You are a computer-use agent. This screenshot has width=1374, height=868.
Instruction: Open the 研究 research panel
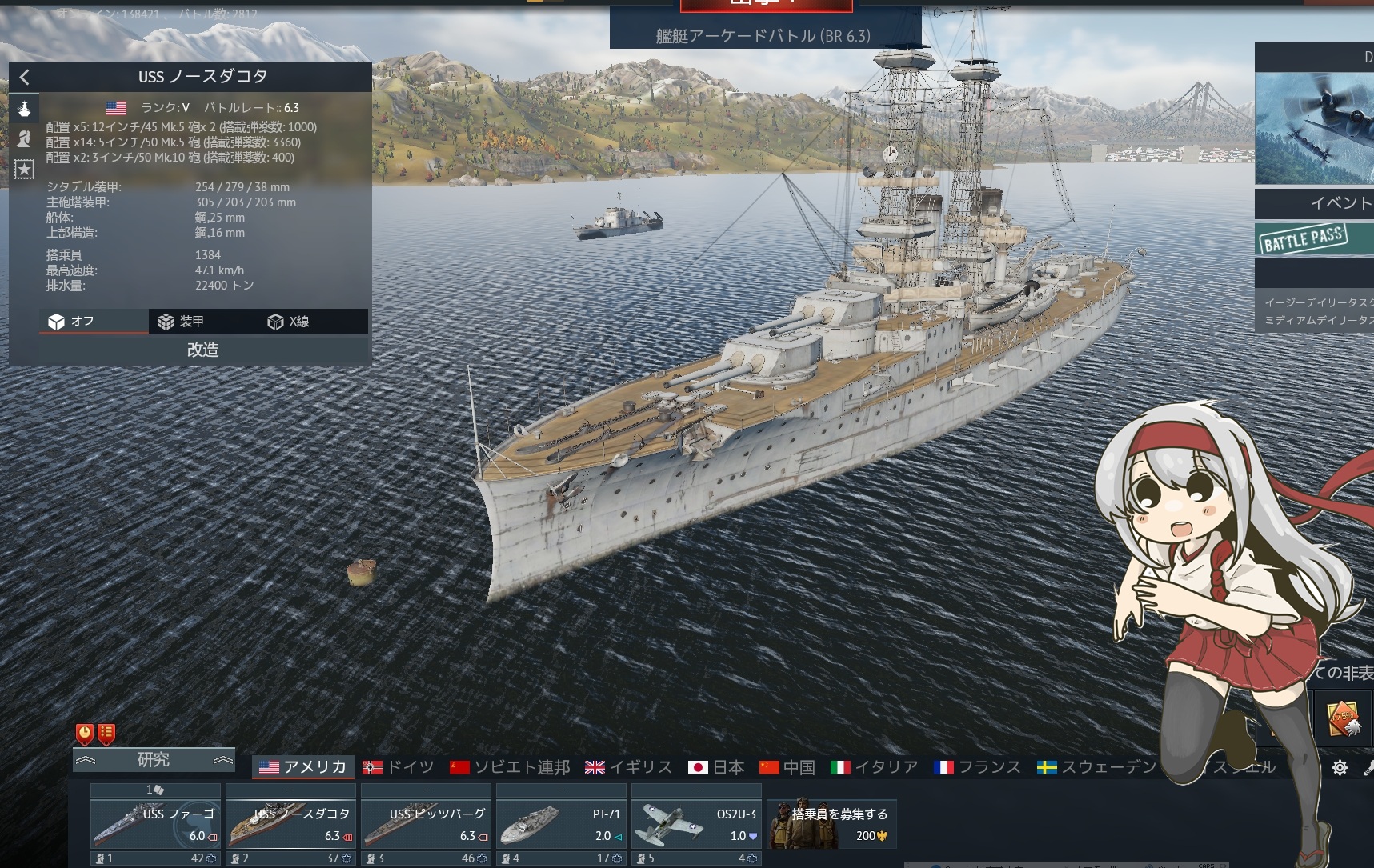154,759
